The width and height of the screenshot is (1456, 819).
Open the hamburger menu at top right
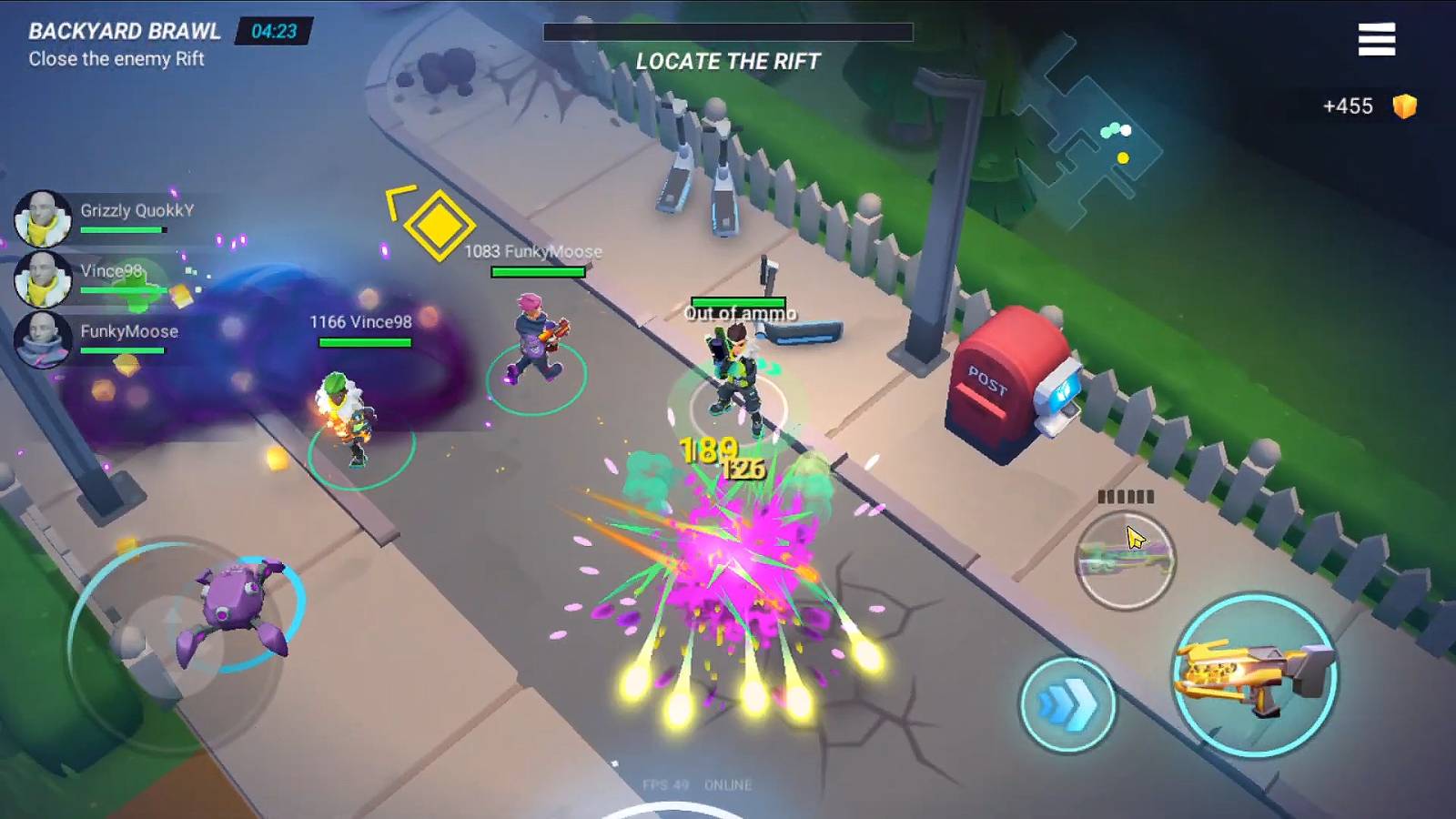1378,39
